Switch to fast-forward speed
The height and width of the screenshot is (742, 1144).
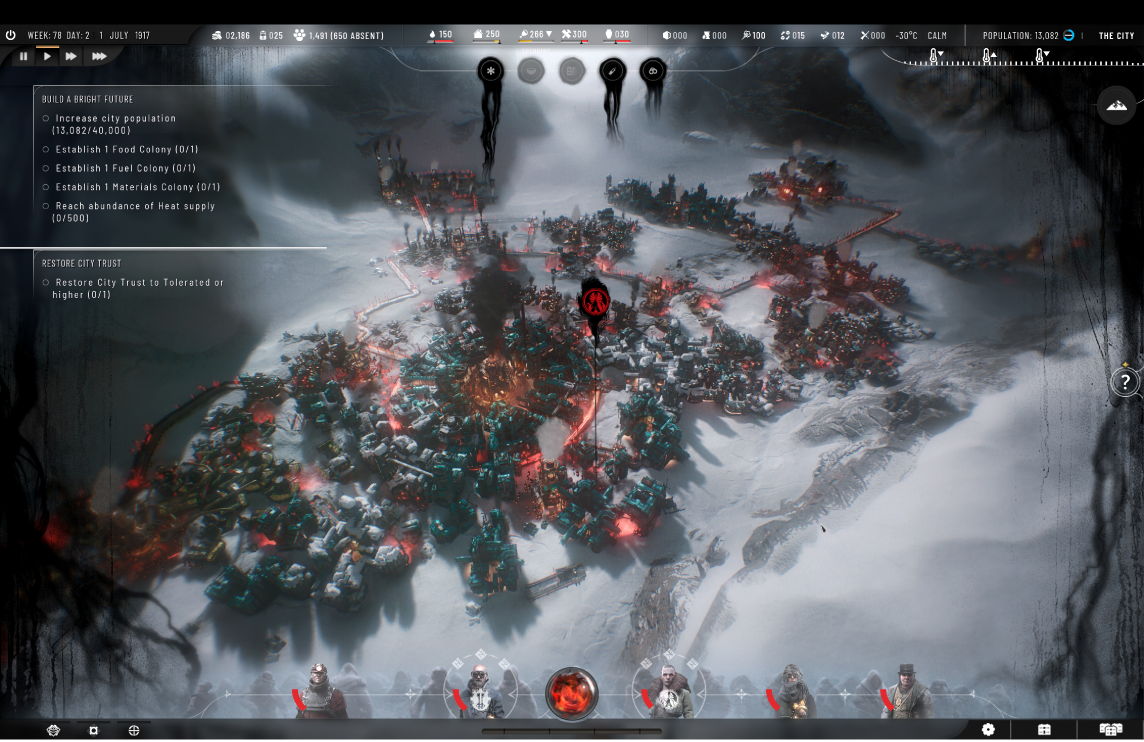pos(71,56)
